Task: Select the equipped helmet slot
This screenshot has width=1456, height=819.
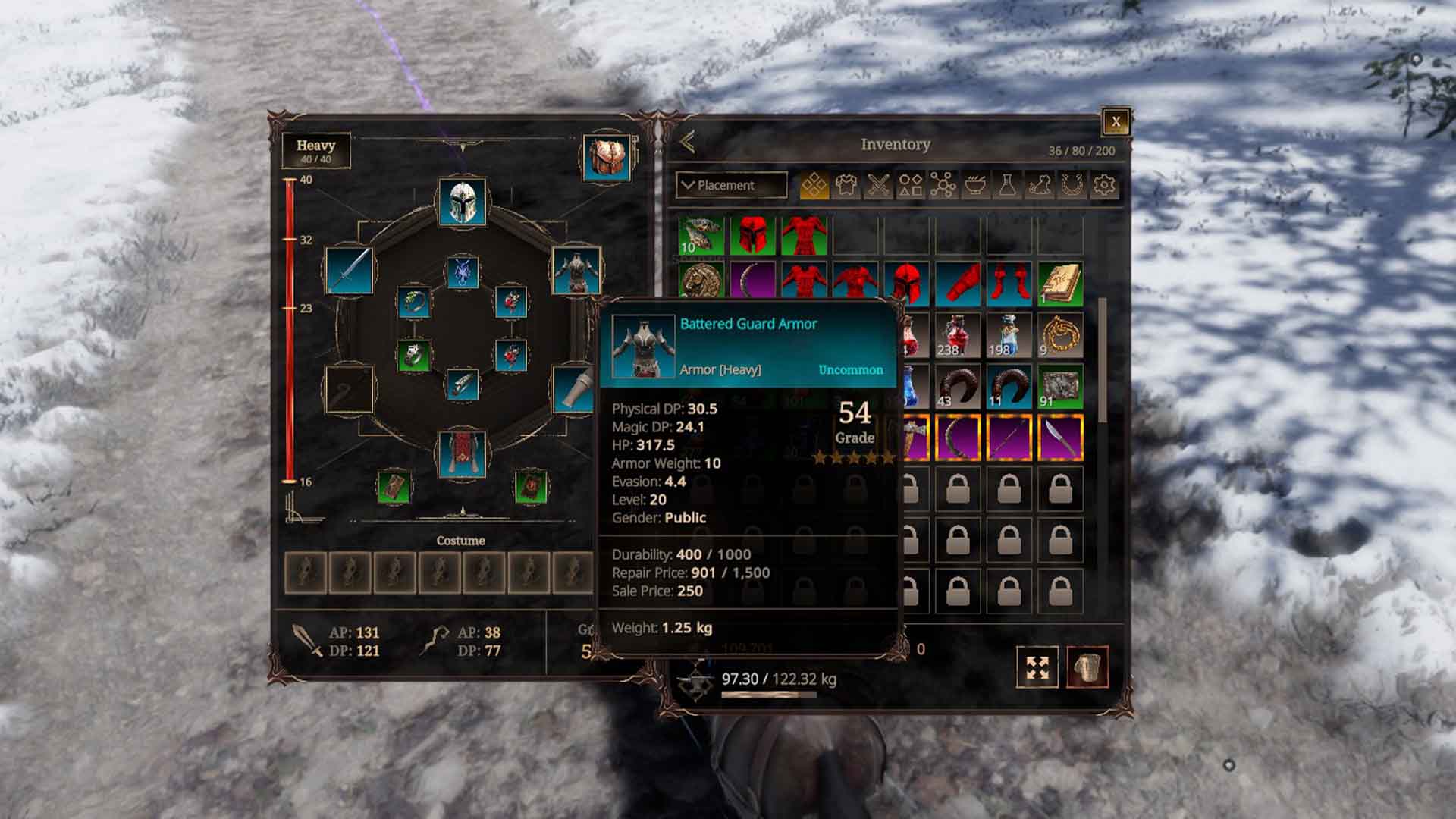Action: [463, 202]
